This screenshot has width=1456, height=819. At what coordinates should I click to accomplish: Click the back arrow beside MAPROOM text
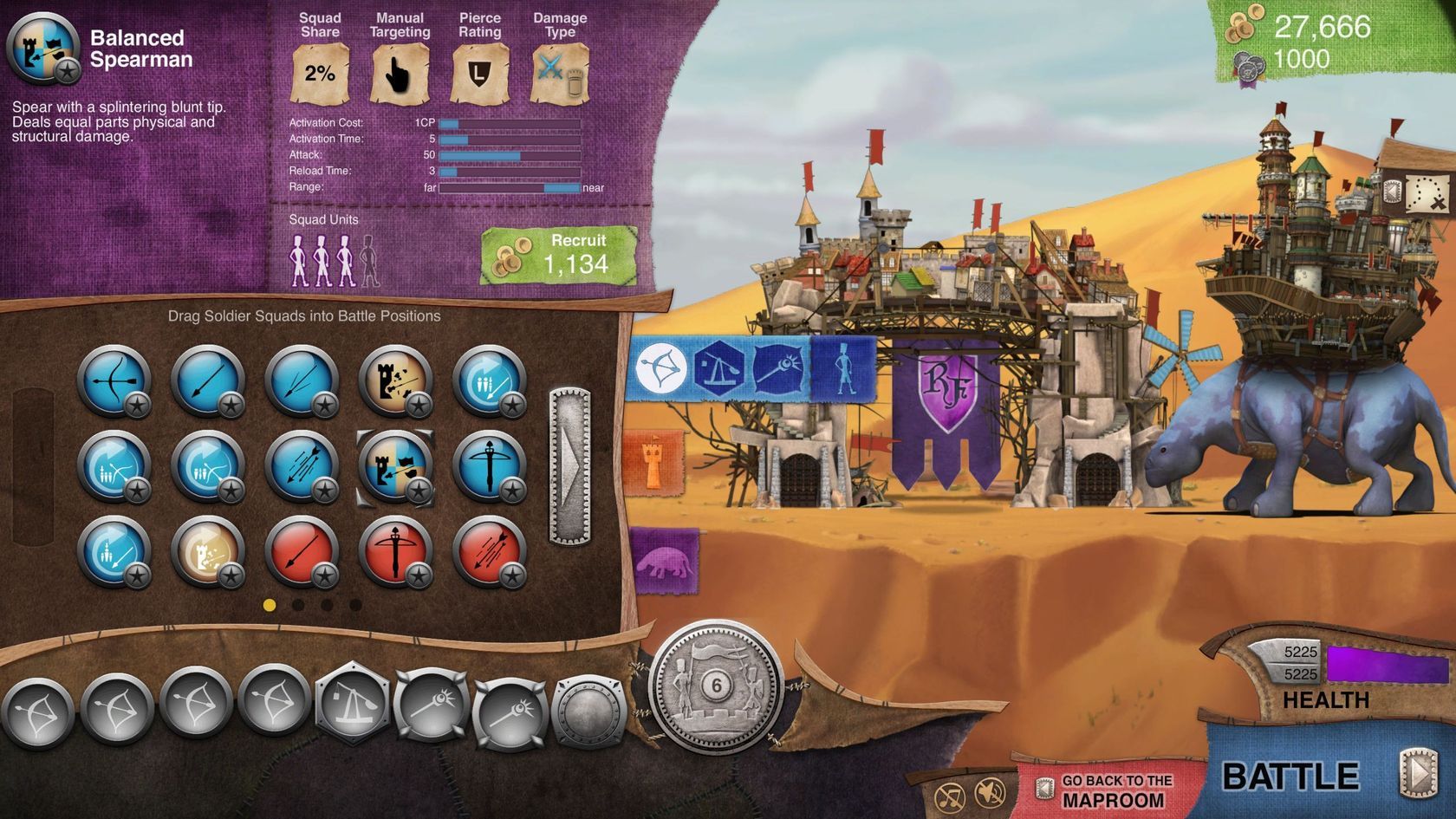[1046, 789]
